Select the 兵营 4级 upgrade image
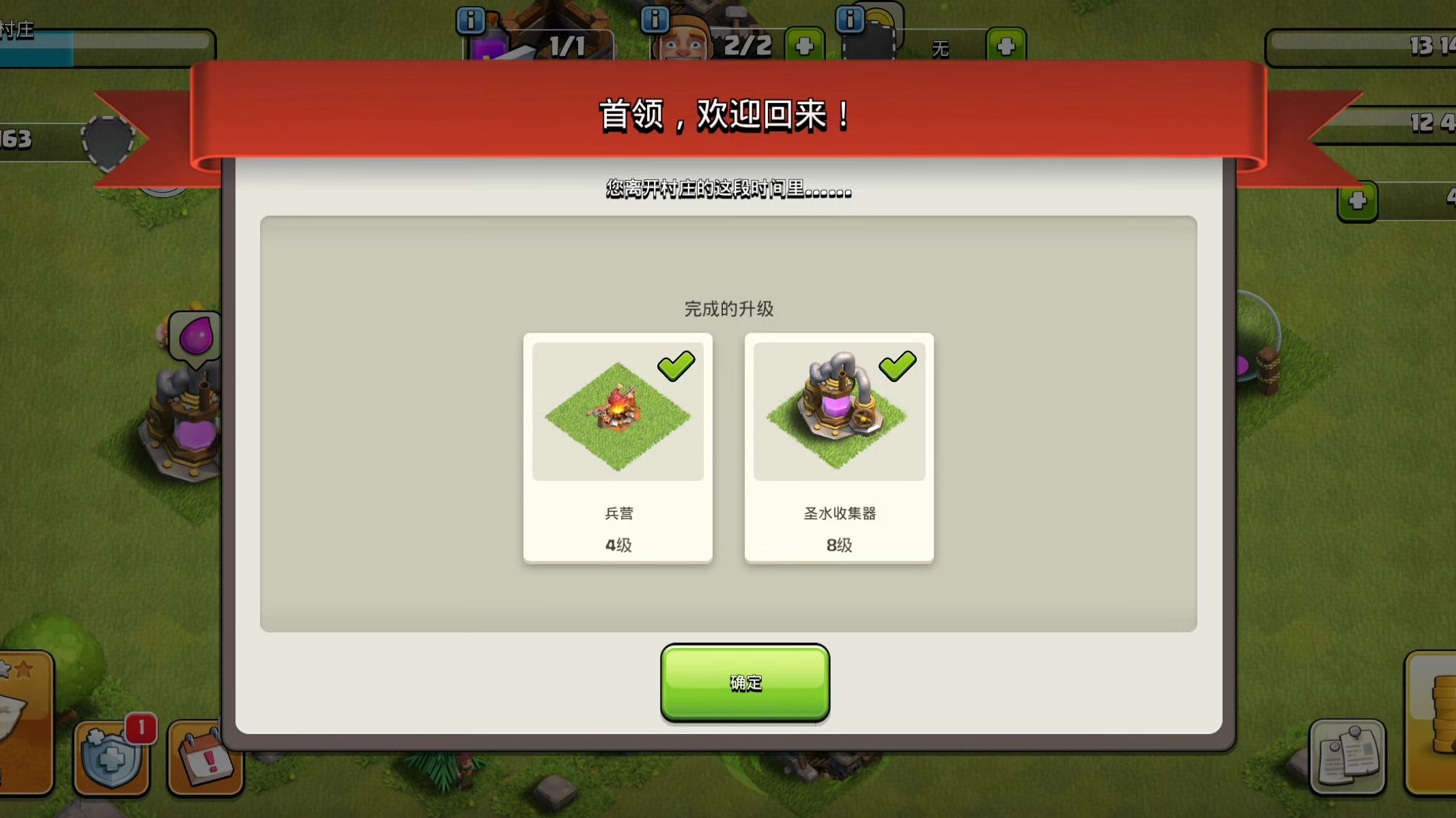This screenshot has height=818, width=1456. tap(618, 409)
